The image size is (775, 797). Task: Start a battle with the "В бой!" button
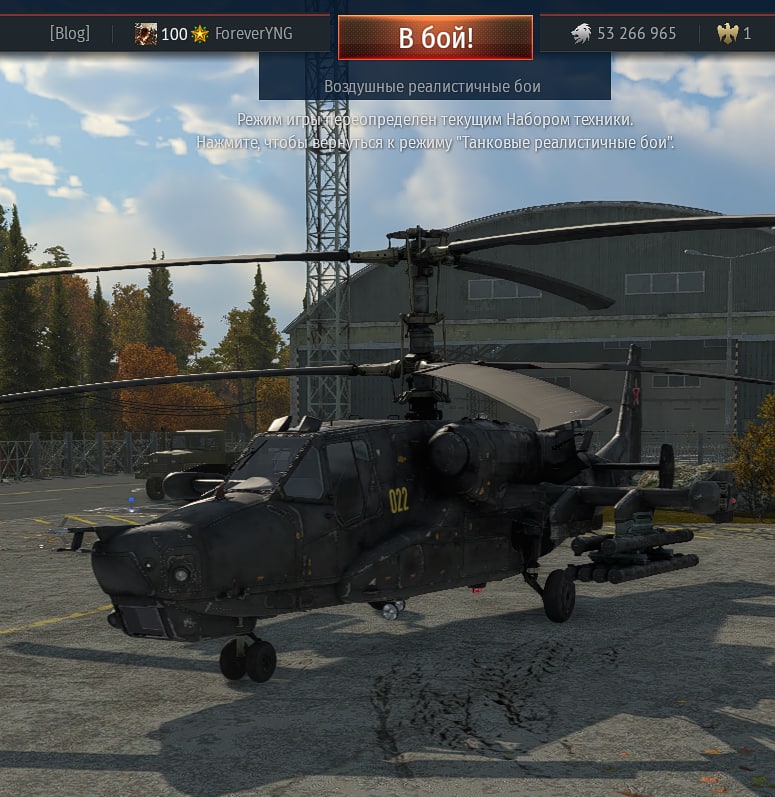coord(435,38)
